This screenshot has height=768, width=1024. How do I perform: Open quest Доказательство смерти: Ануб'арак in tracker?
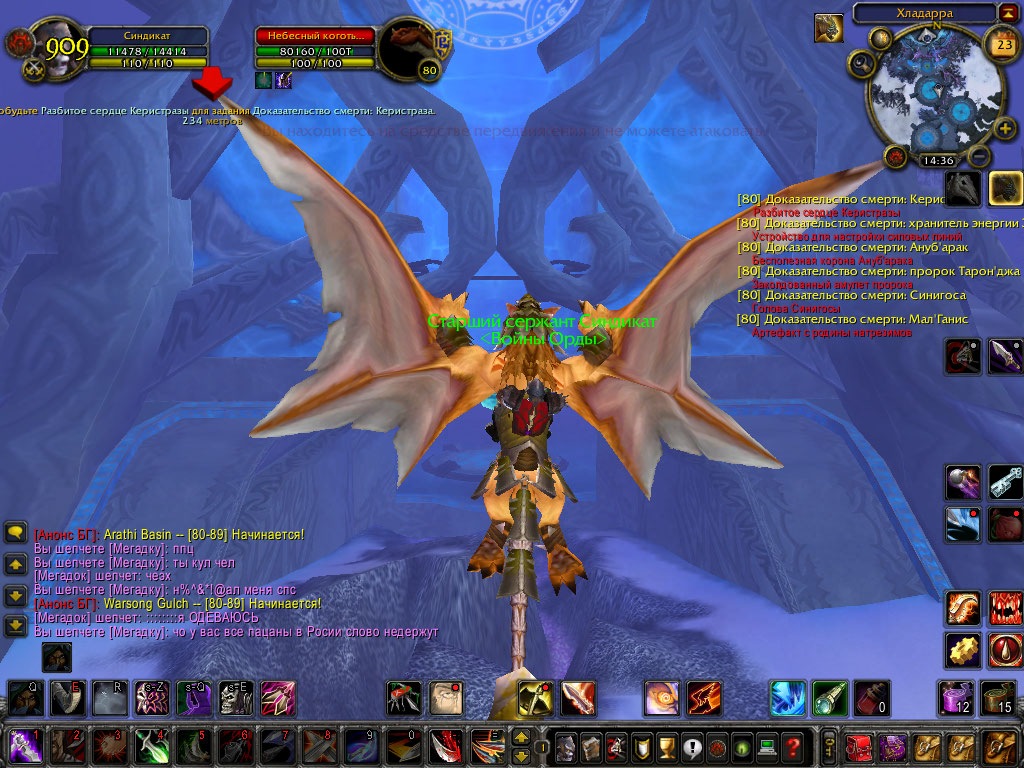coord(866,247)
